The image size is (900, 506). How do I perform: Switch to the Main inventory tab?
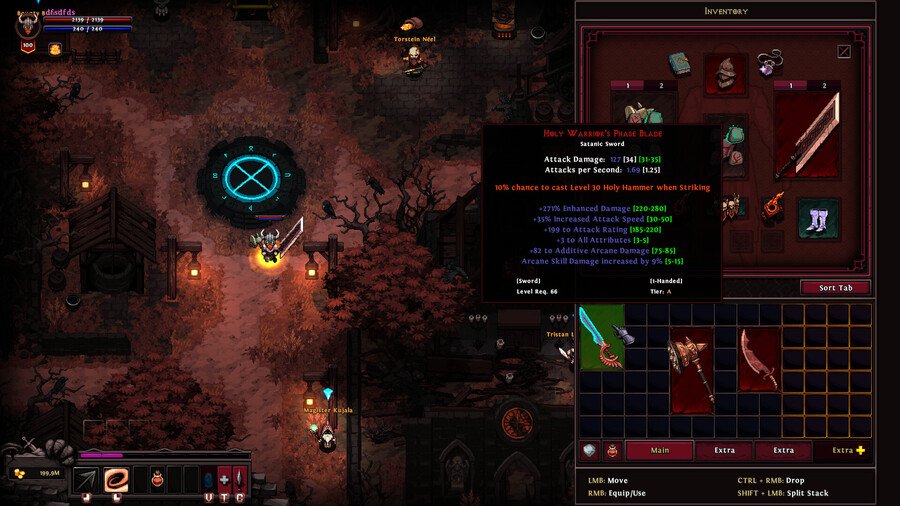point(659,450)
